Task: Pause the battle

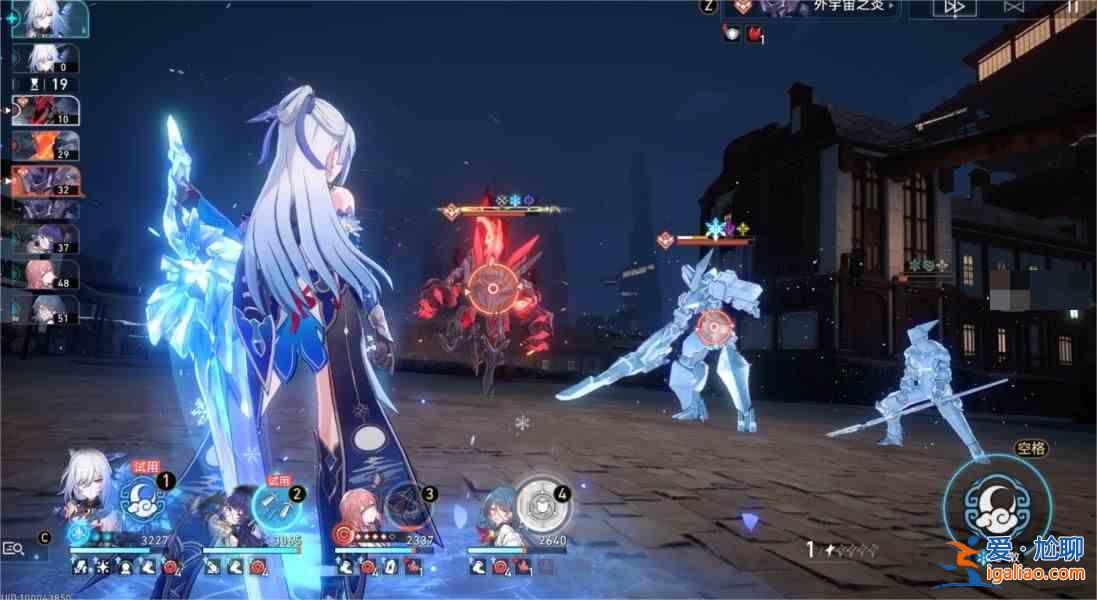Action: tap(1072, 8)
